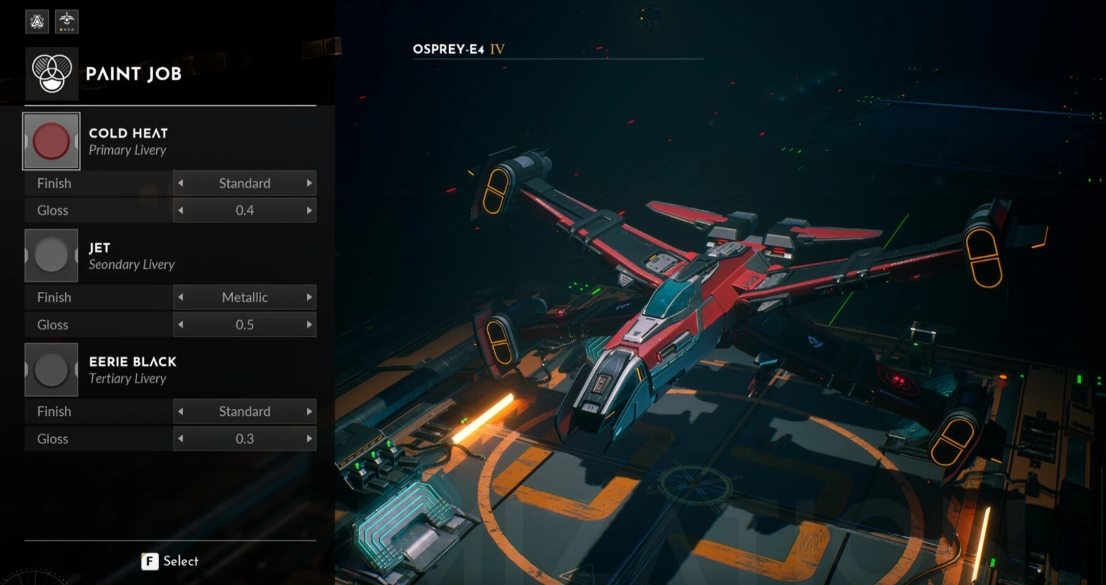The image size is (1106, 585).
Task: Set Eerie Black finish to previous option
Action: (x=180, y=412)
